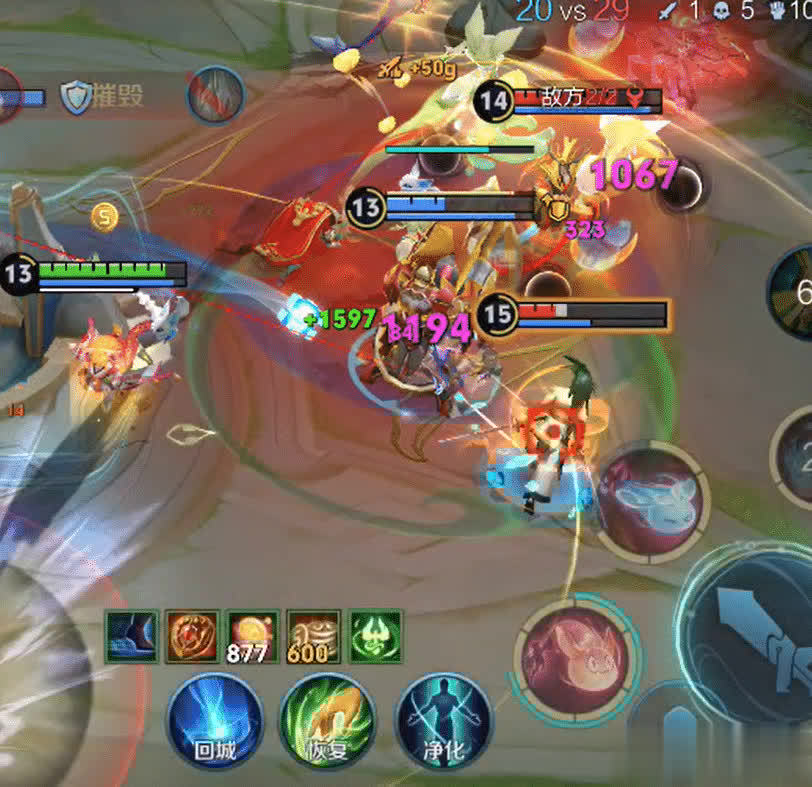Tap the 回城 recall button
The width and height of the screenshot is (812, 787).
point(215,720)
